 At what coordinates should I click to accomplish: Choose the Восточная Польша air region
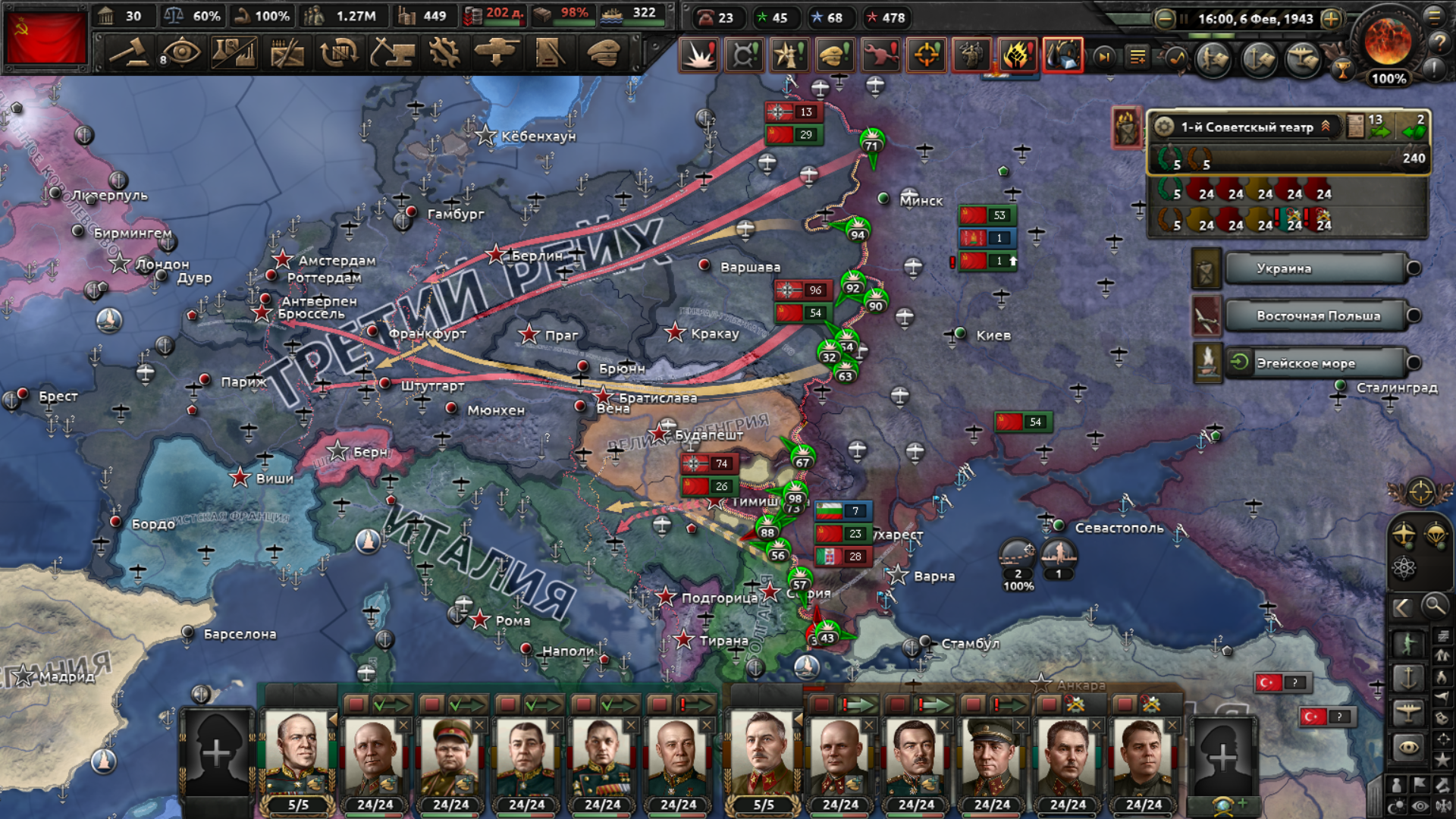pos(1318,316)
